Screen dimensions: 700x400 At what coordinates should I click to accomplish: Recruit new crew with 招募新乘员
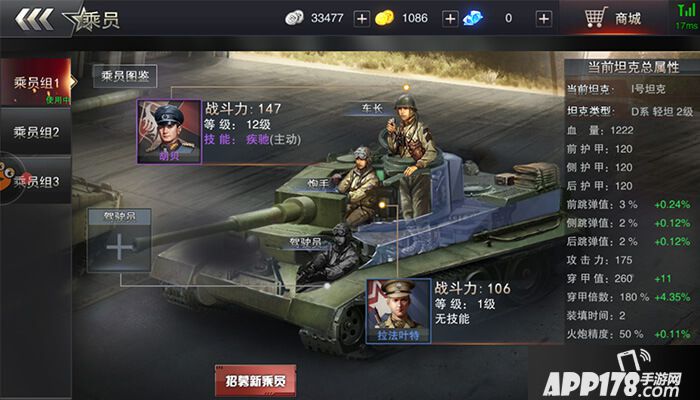[255, 380]
